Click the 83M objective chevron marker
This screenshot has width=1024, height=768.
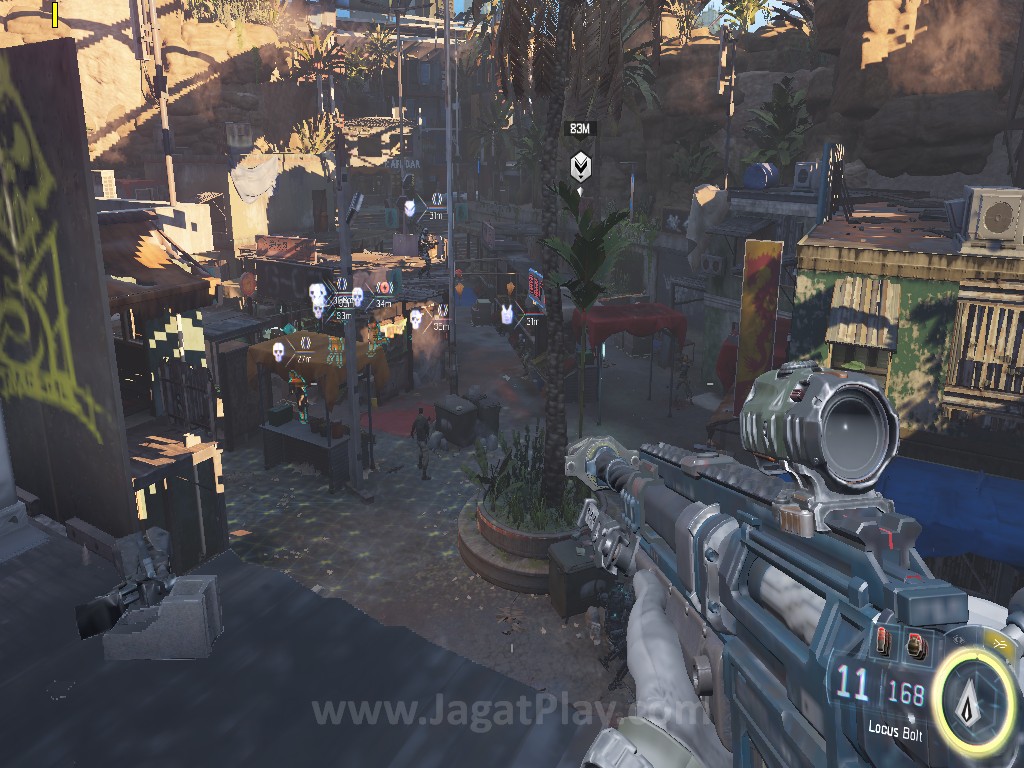coord(579,166)
